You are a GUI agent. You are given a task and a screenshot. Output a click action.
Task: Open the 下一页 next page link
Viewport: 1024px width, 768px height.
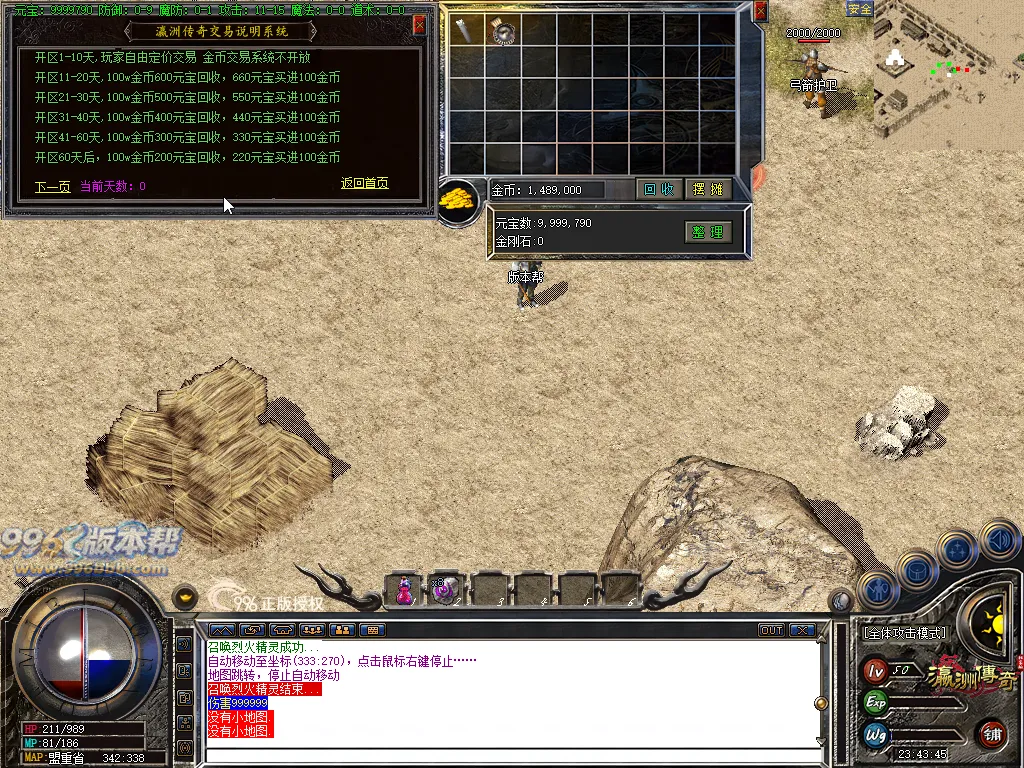[52, 186]
